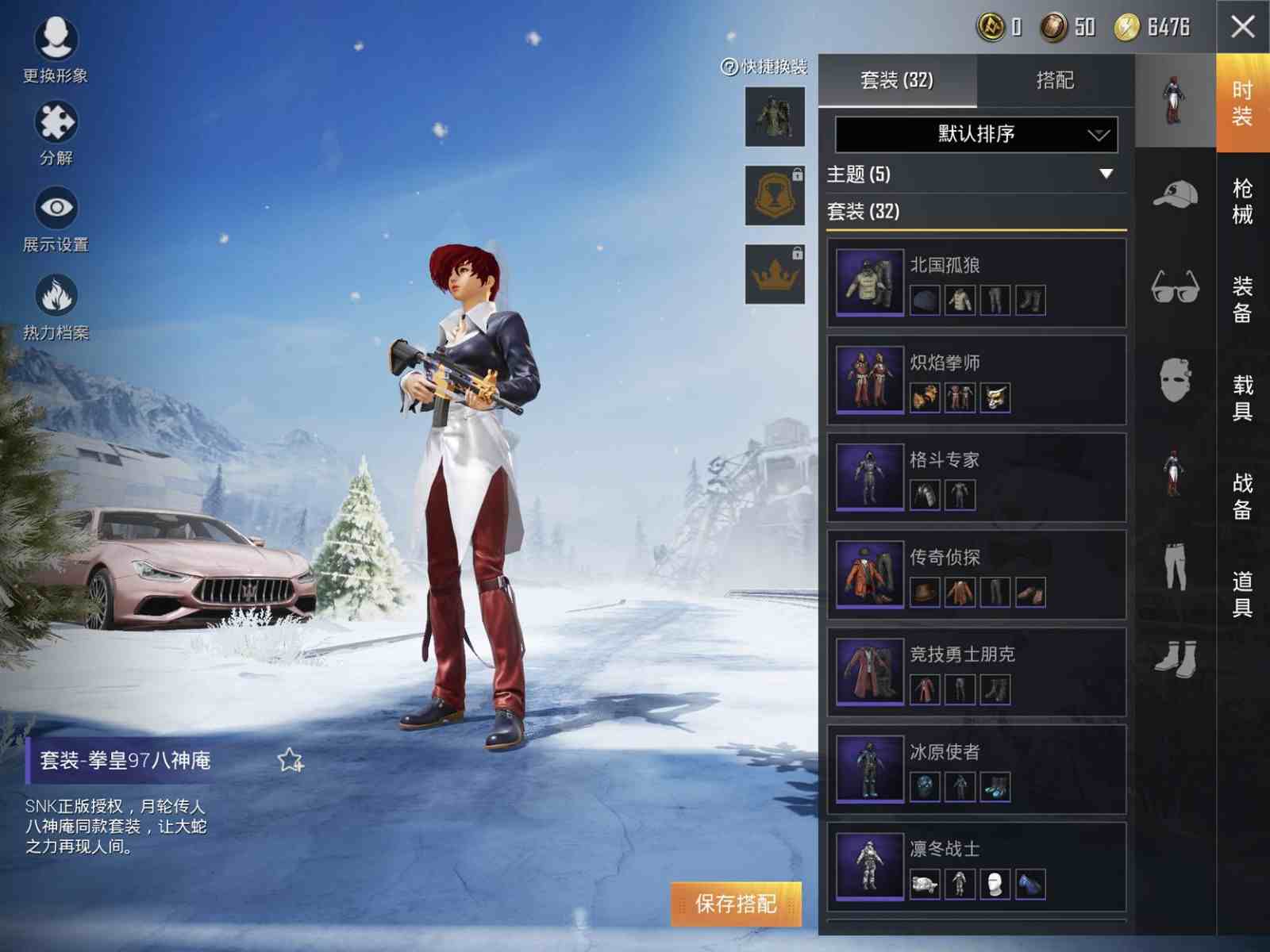
Task: Open the 默认排序 sorting dropdown
Action: click(x=976, y=134)
